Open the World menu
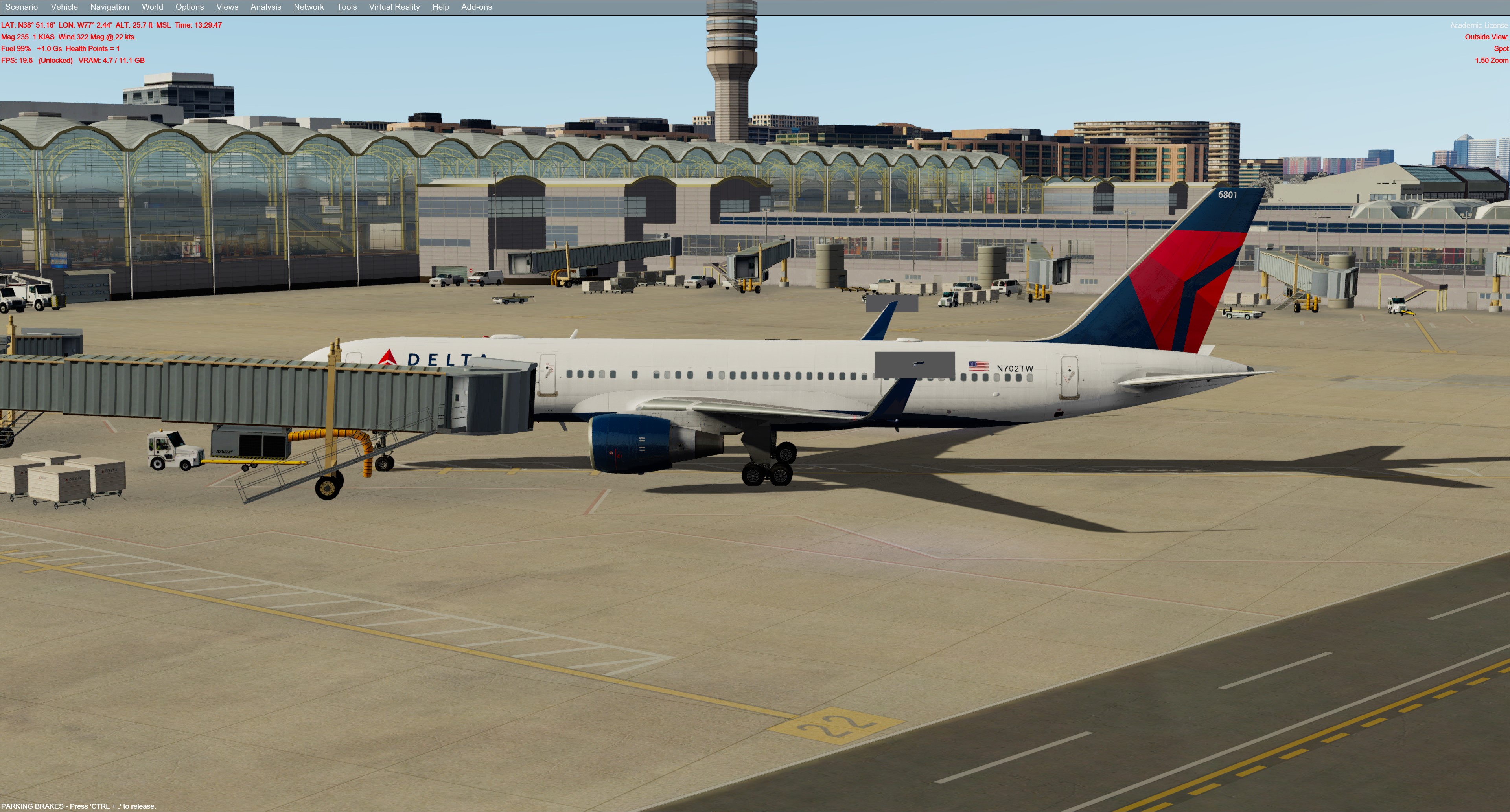1510x812 pixels. coord(153,7)
